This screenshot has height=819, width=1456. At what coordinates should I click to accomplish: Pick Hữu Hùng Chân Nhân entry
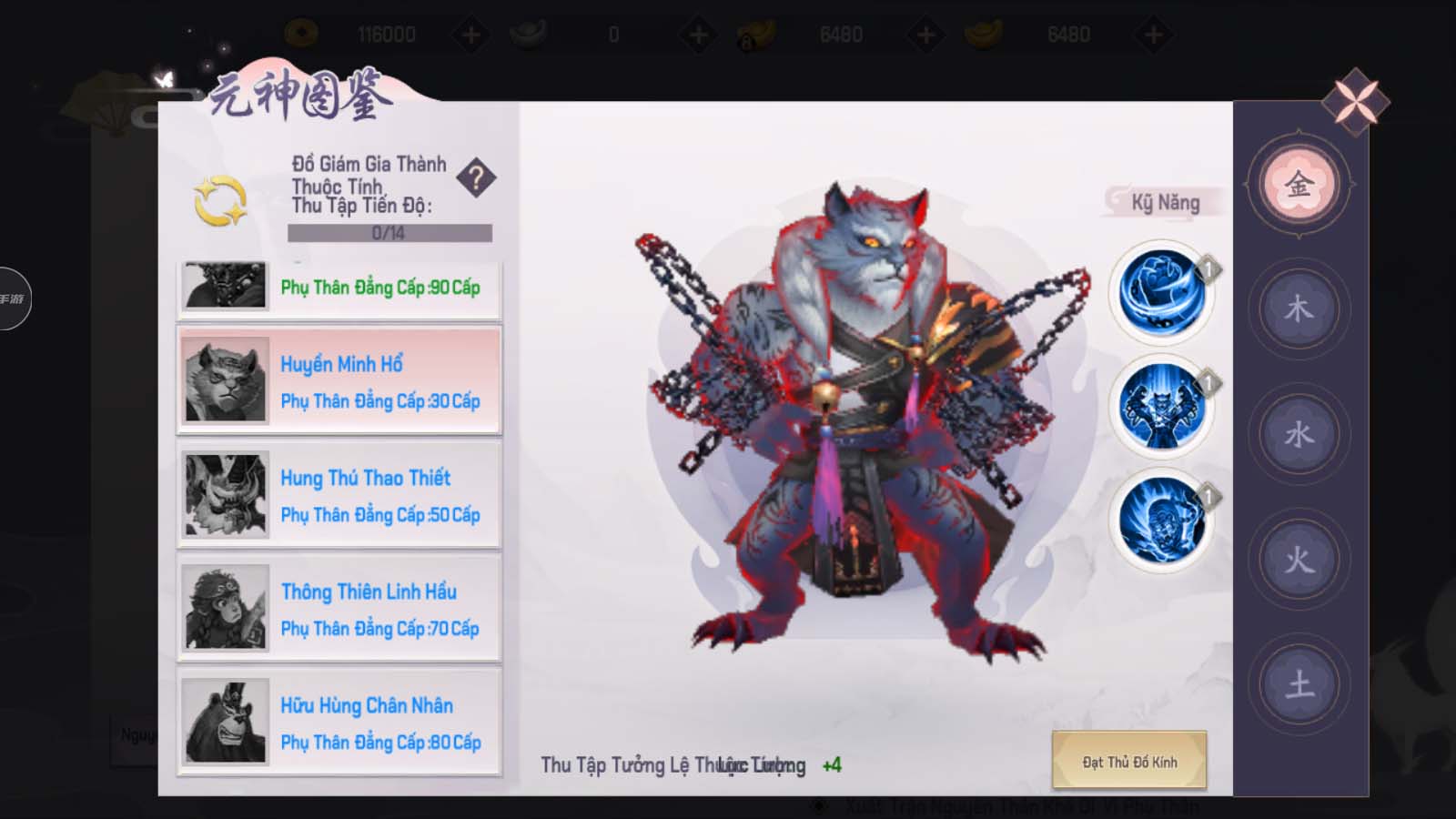[339, 722]
